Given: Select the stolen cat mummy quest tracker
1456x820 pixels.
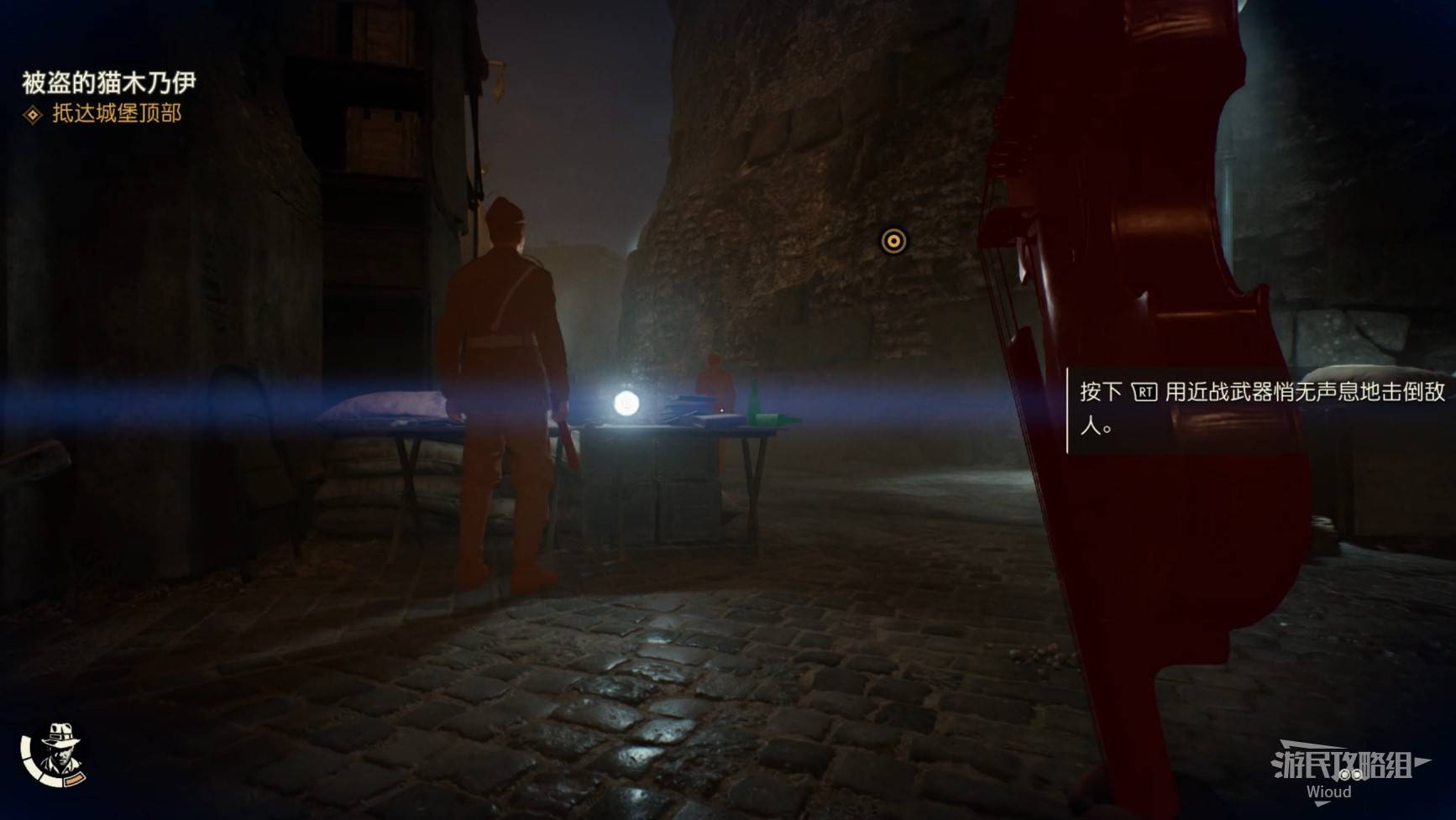Looking at the screenshot, I should [x=108, y=82].
